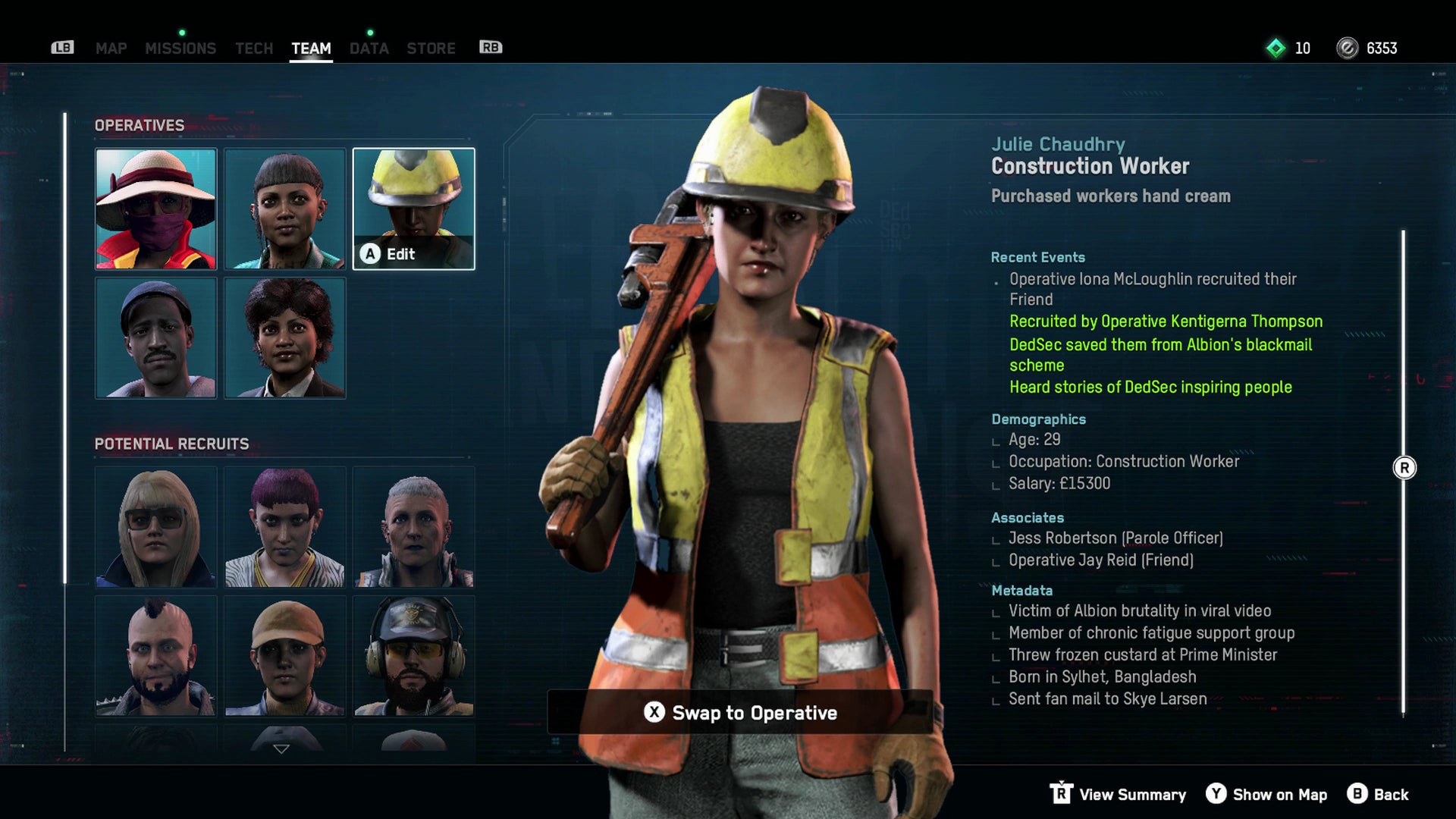
Task: Show the operative on the map
Action: [1266, 795]
